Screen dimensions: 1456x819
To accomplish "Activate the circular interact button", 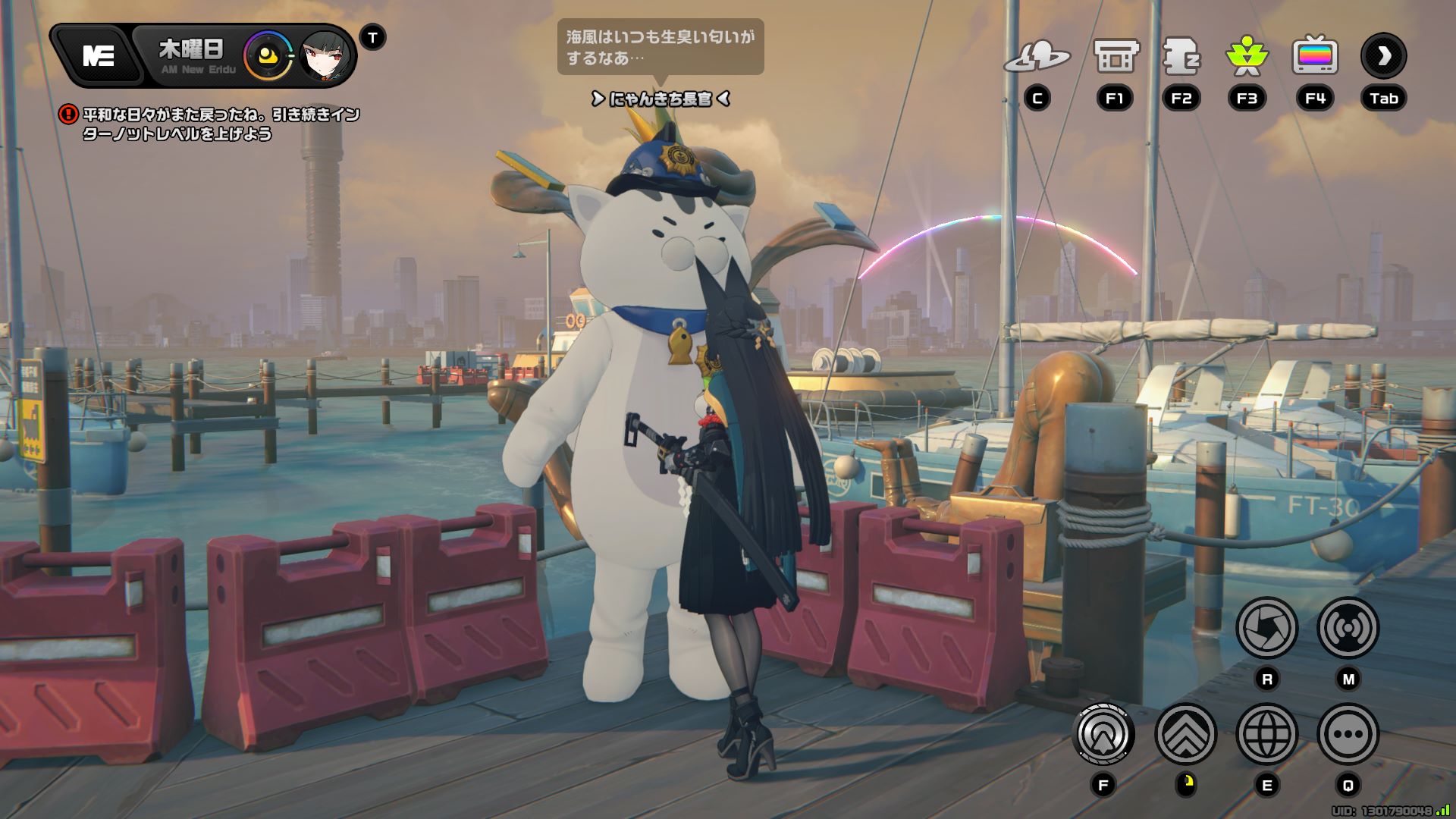I will [x=1104, y=734].
